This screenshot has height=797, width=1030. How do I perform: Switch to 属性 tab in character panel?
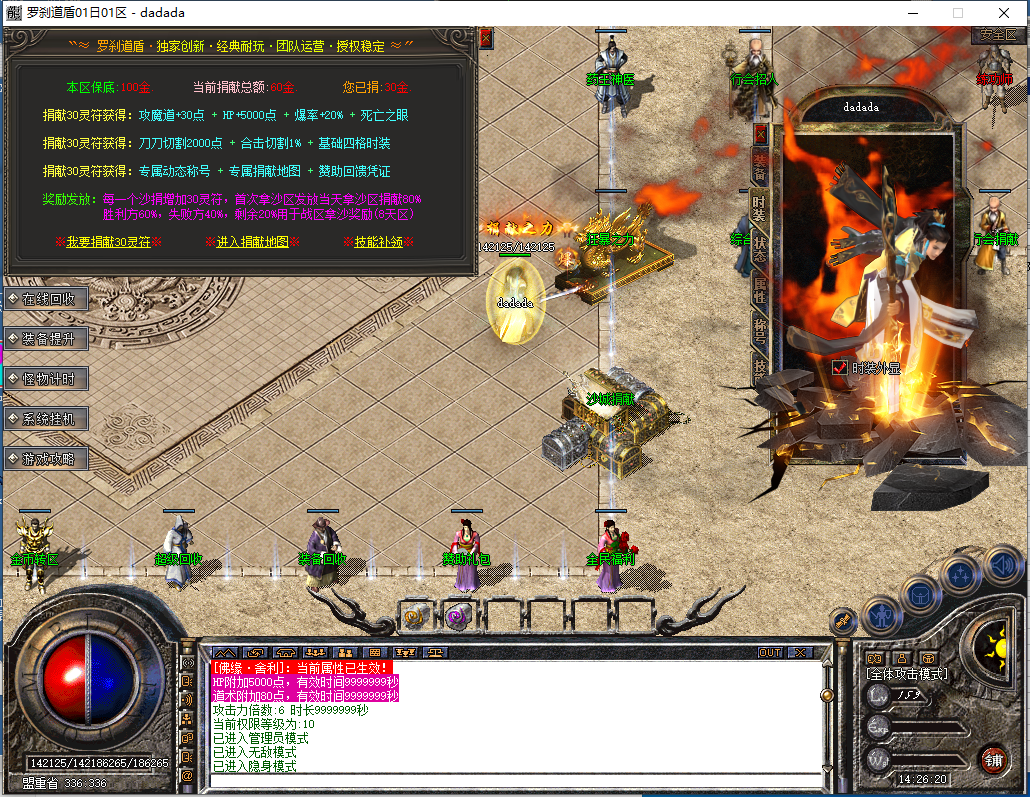point(760,290)
